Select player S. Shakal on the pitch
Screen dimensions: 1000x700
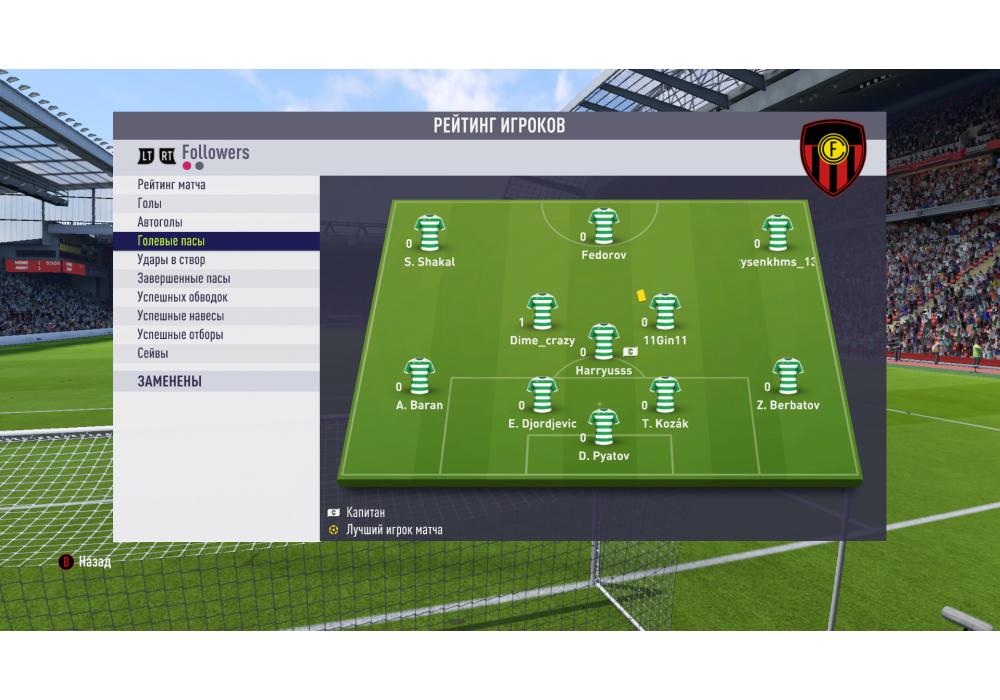pyautogui.click(x=430, y=234)
